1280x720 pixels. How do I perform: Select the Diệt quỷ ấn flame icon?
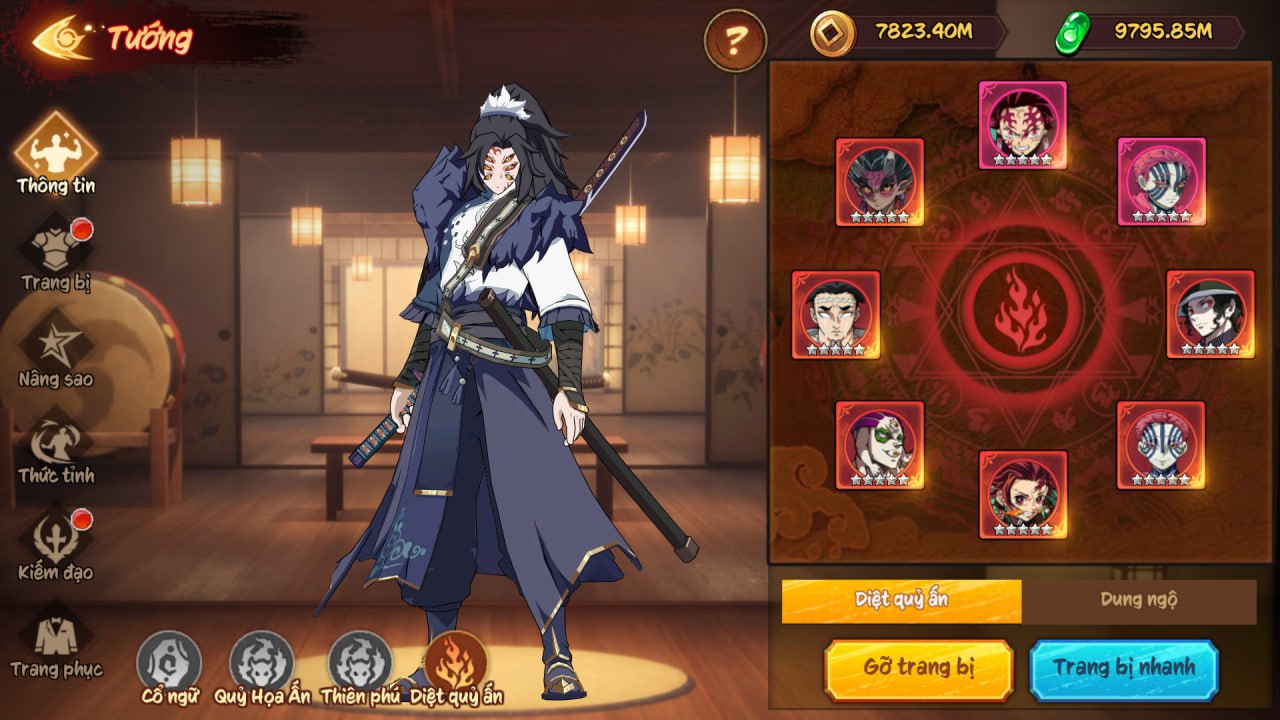pyautogui.click(x=456, y=662)
